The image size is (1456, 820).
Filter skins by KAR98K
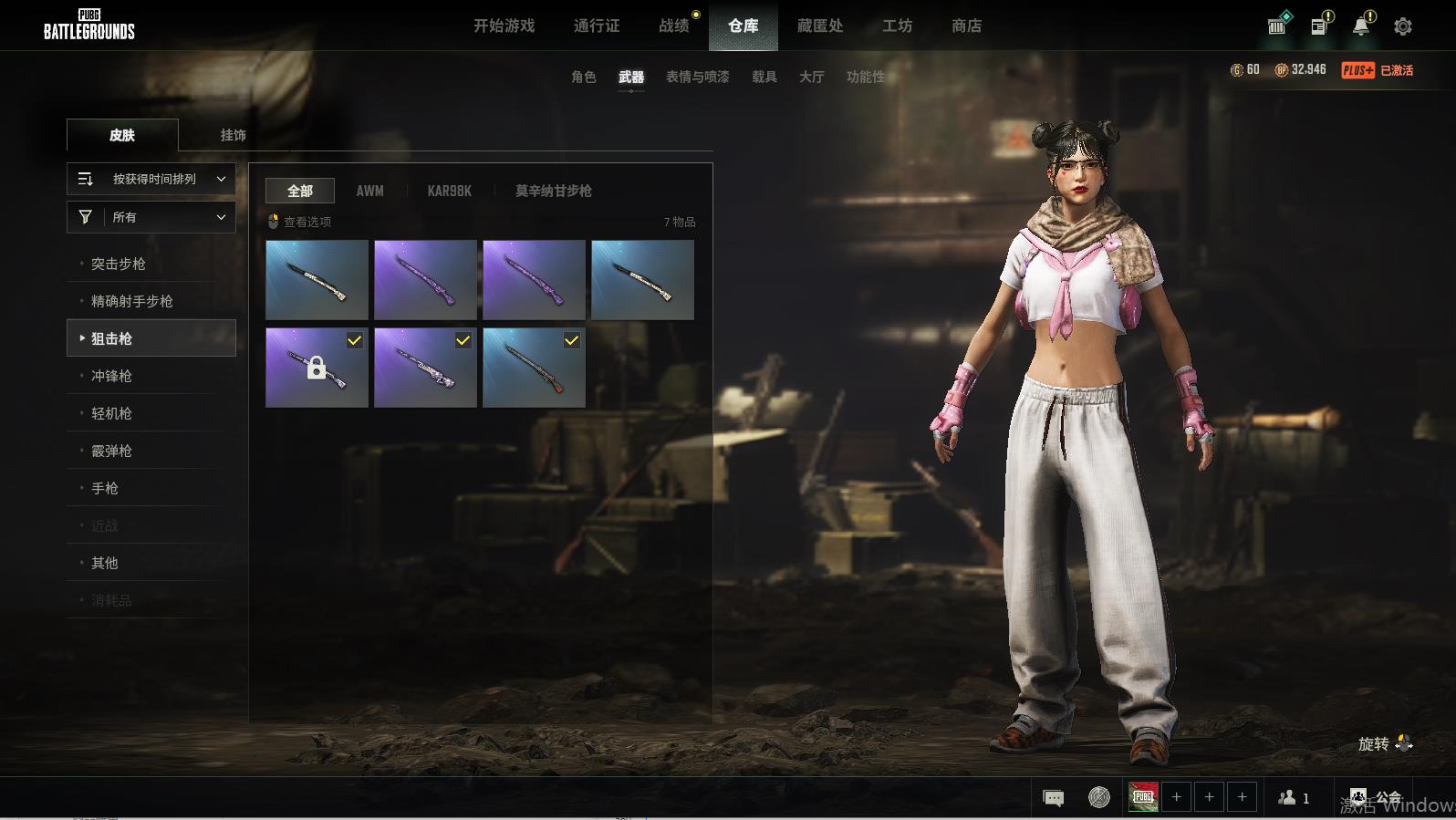(x=449, y=191)
